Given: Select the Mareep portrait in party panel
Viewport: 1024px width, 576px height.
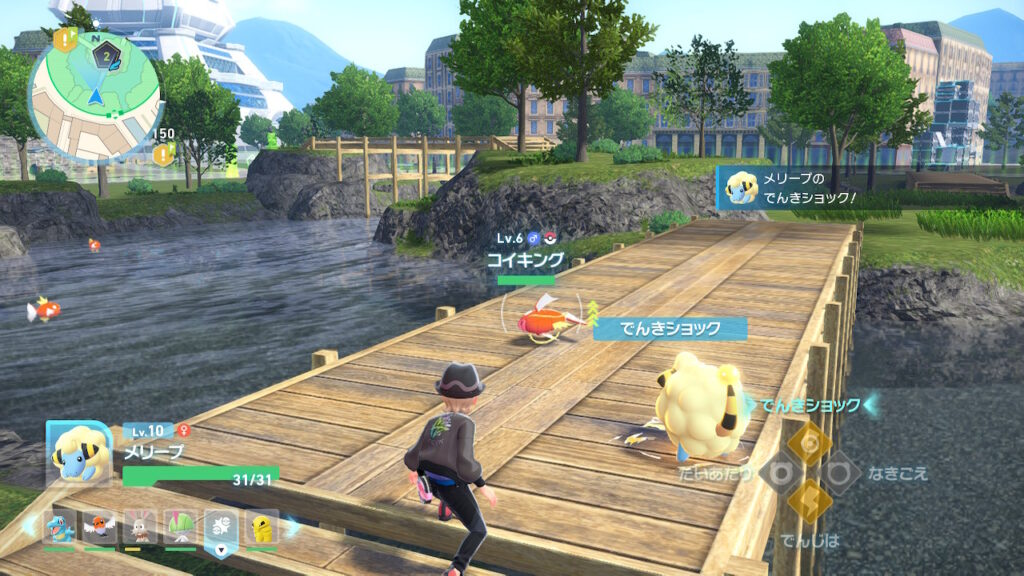Looking at the screenshot, I should coord(77,451).
